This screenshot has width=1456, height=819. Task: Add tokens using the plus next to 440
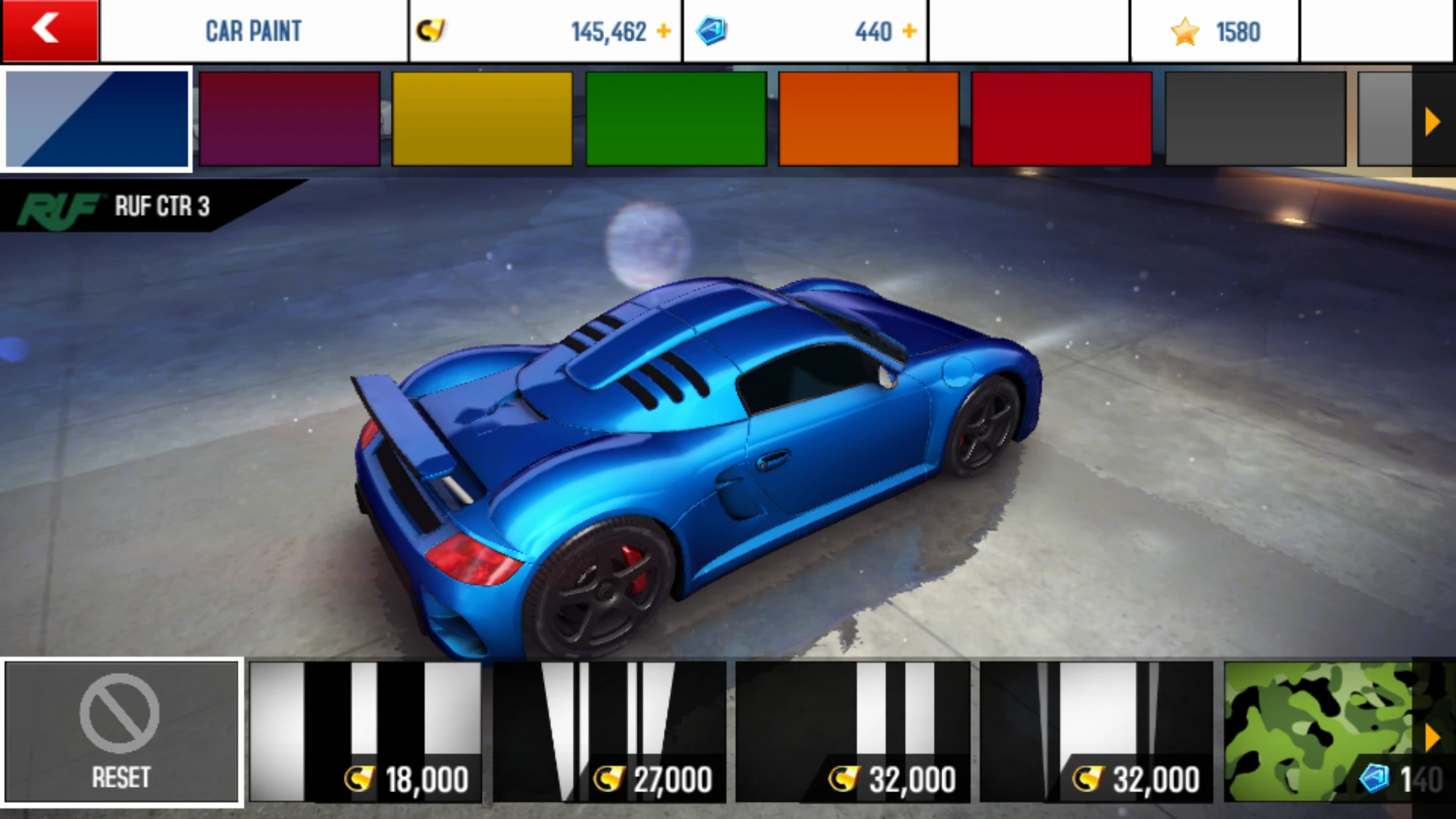tap(909, 30)
